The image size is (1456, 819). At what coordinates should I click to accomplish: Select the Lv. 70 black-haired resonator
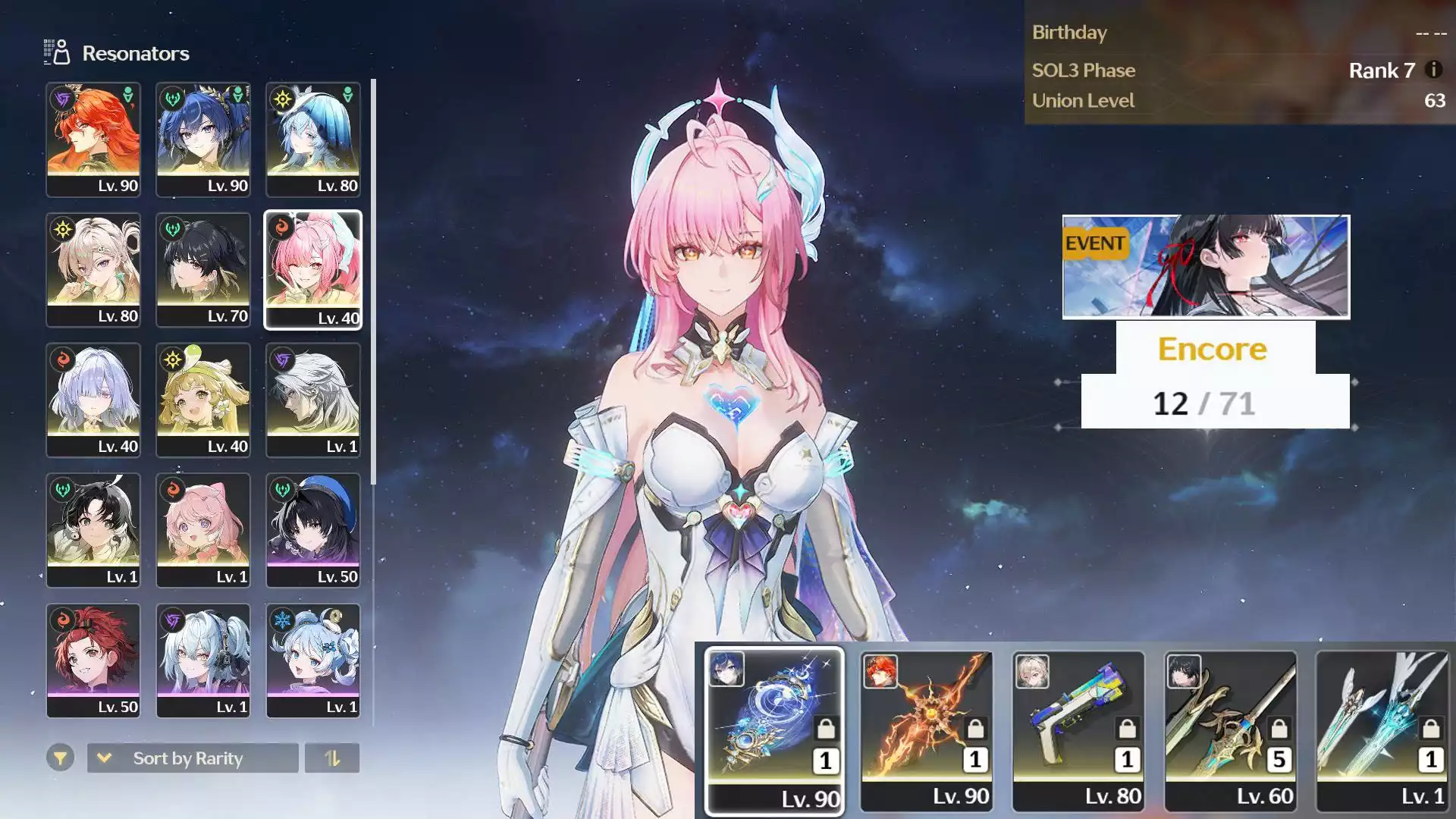(x=203, y=270)
